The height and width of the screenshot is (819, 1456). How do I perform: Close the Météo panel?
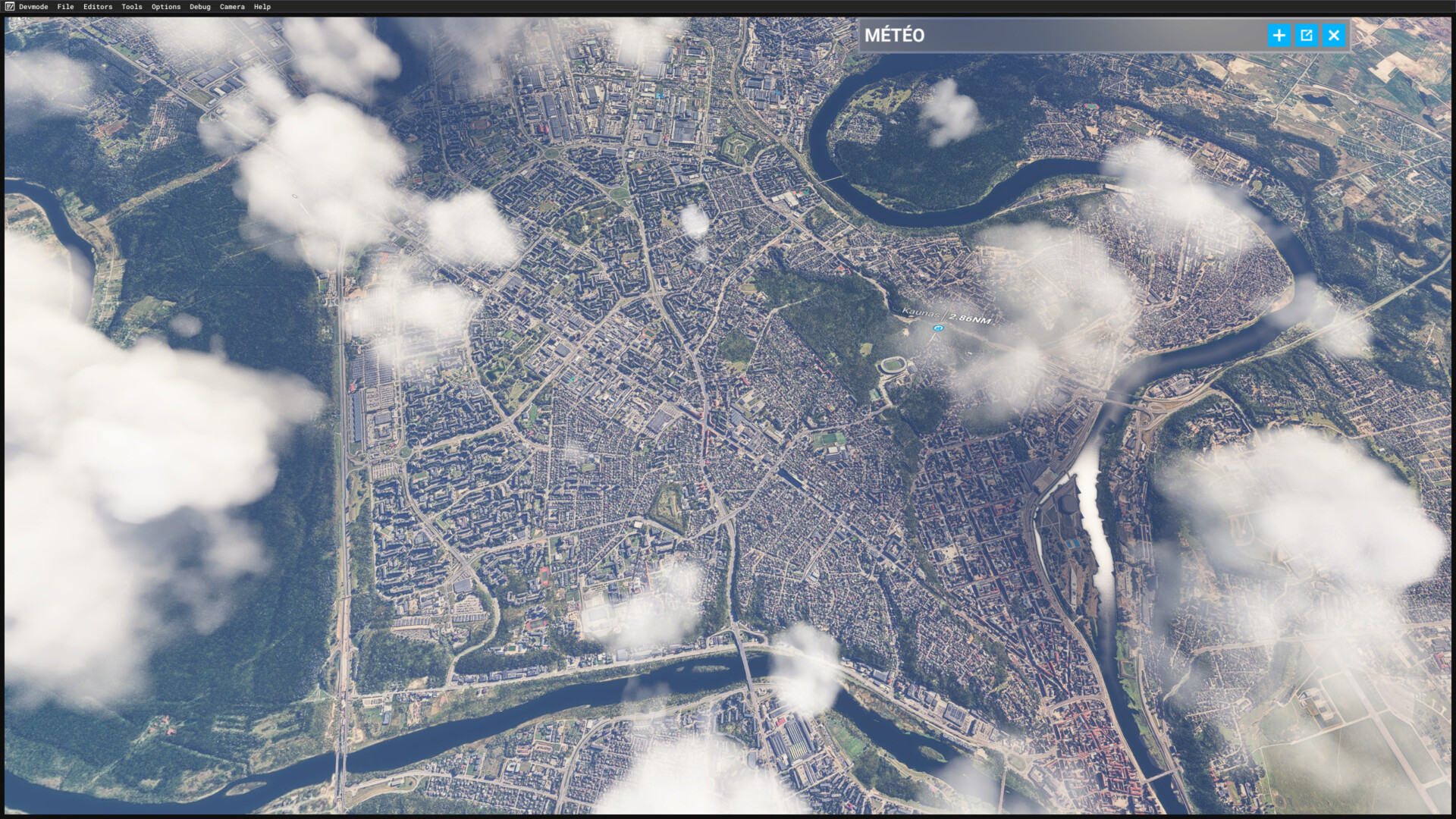(x=1333, y=36)
